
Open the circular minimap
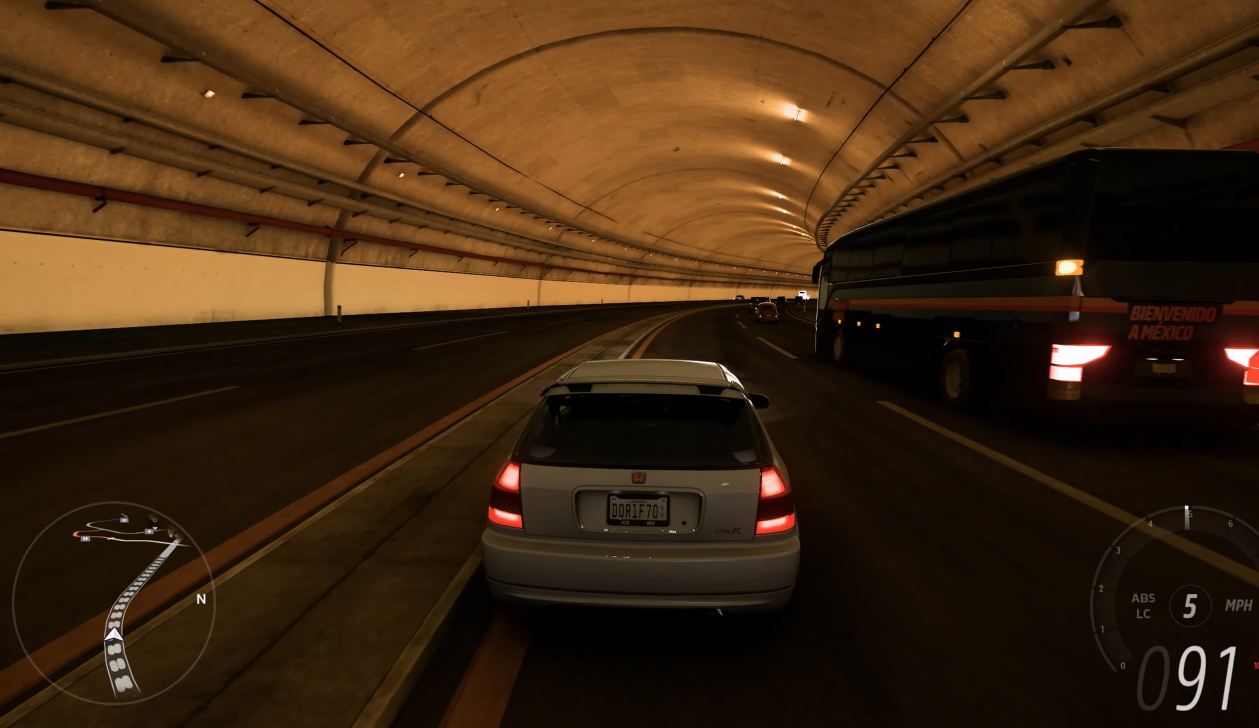coord(113,603)
